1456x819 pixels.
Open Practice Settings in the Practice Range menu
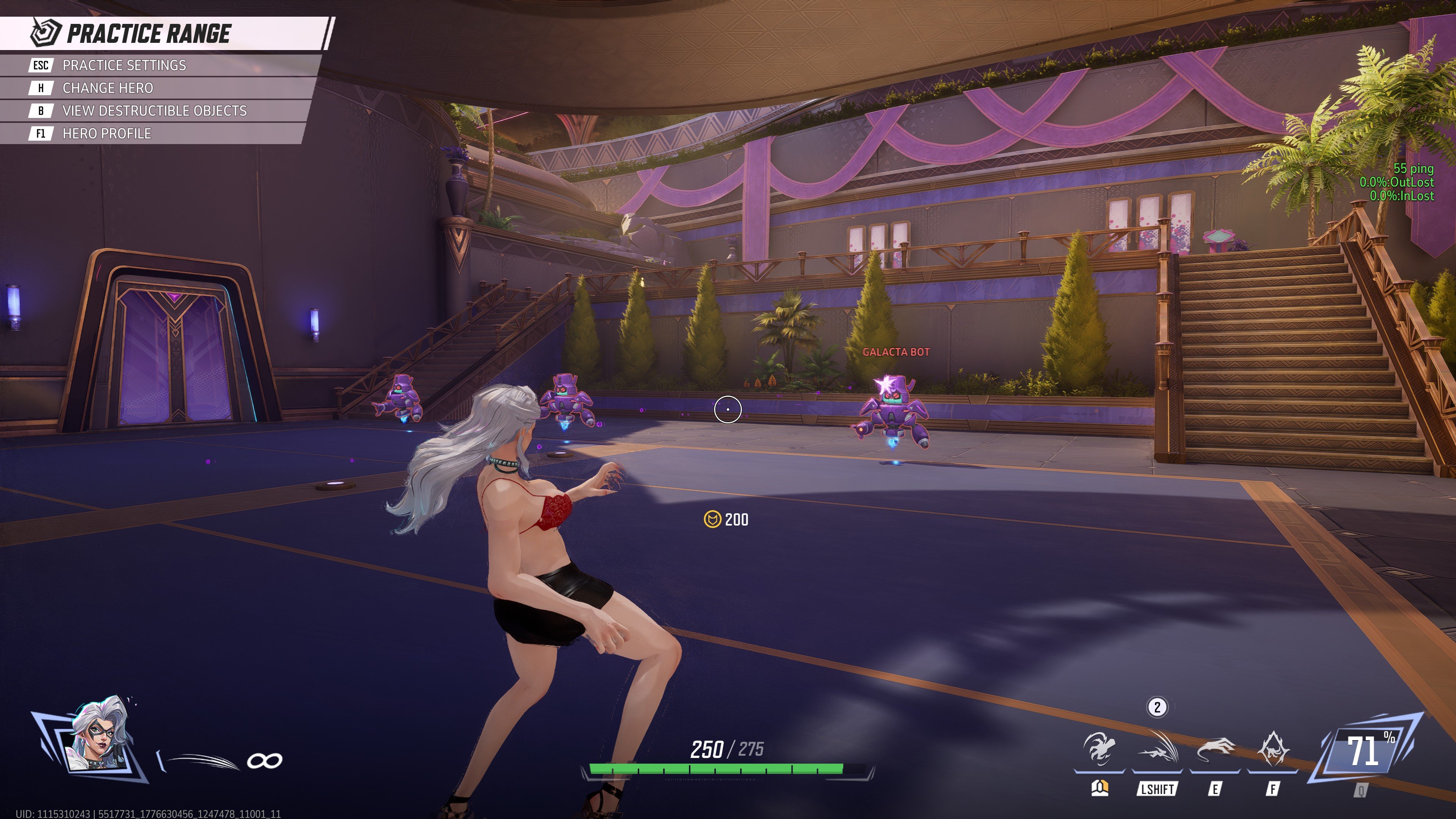[124, 65]
